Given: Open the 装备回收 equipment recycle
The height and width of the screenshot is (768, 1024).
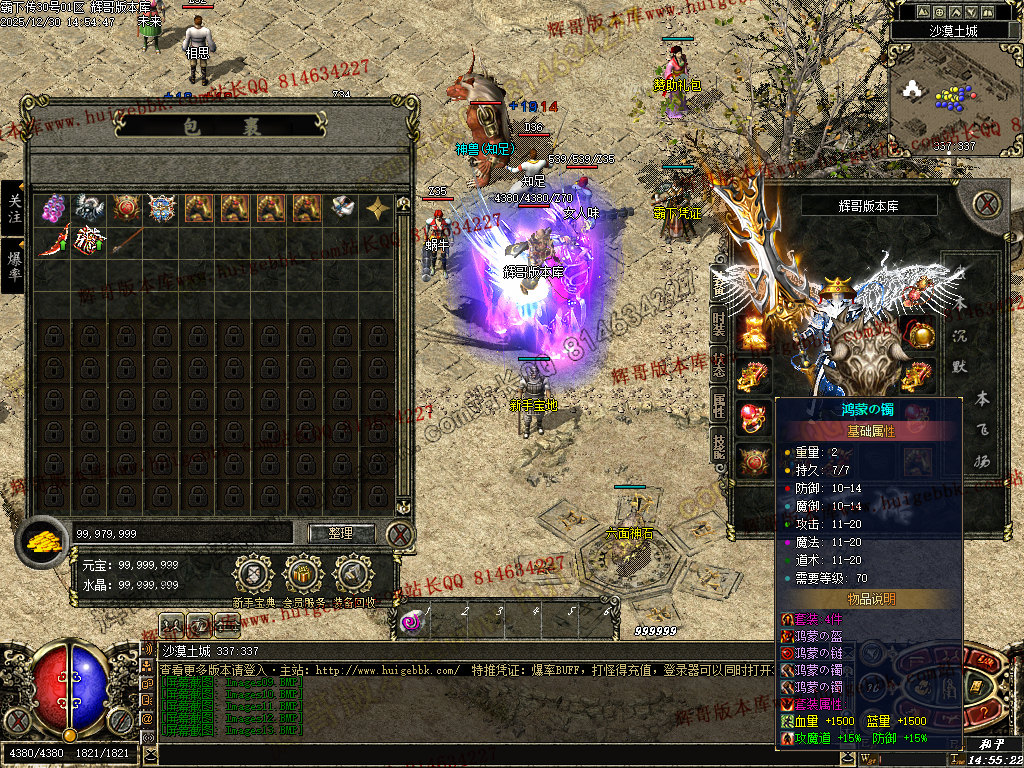Looking at the screenshot, I should (354, 574).
